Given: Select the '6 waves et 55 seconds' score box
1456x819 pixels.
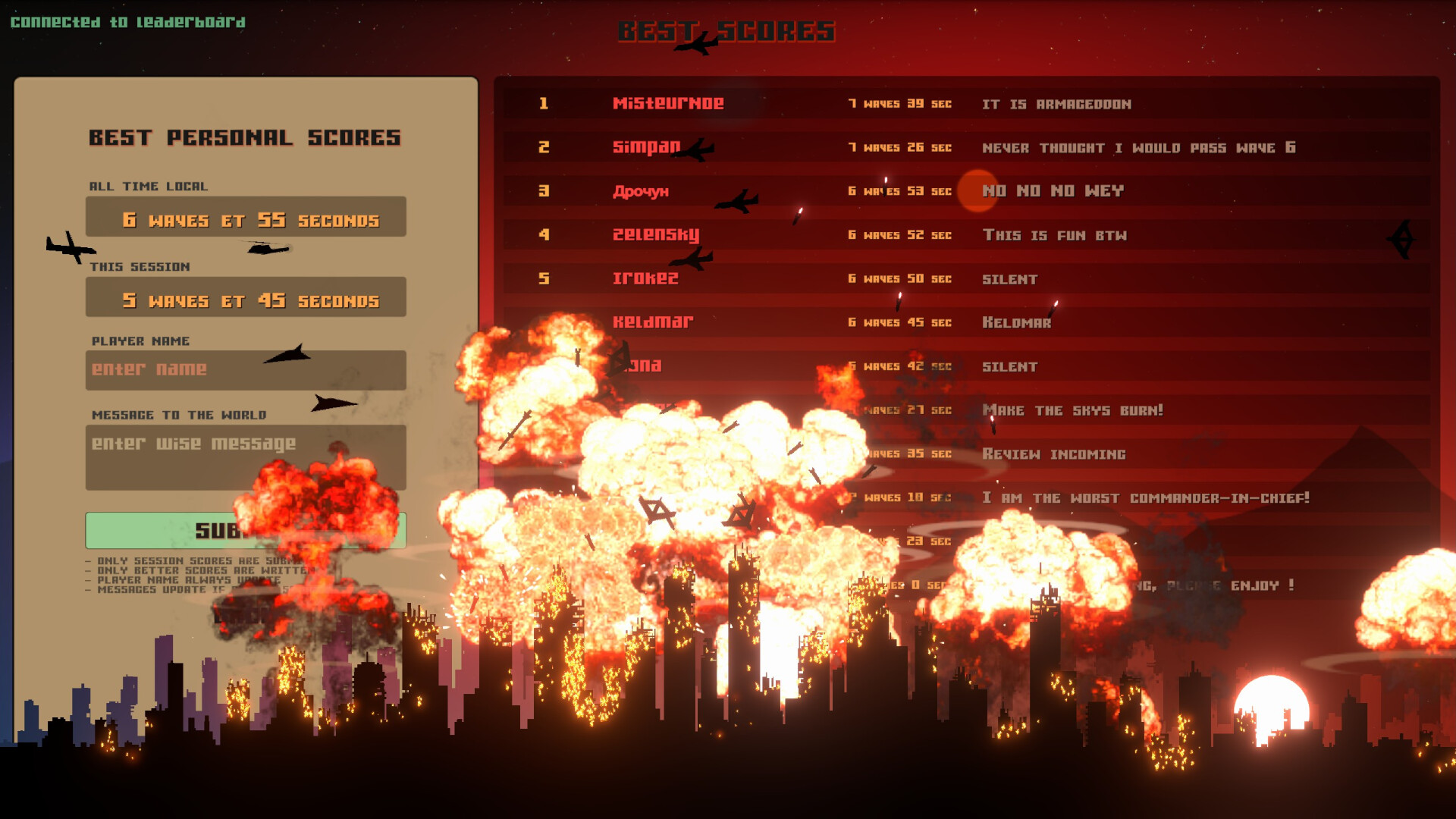Looking at the screenshot, I should click(x=245, y=219).
